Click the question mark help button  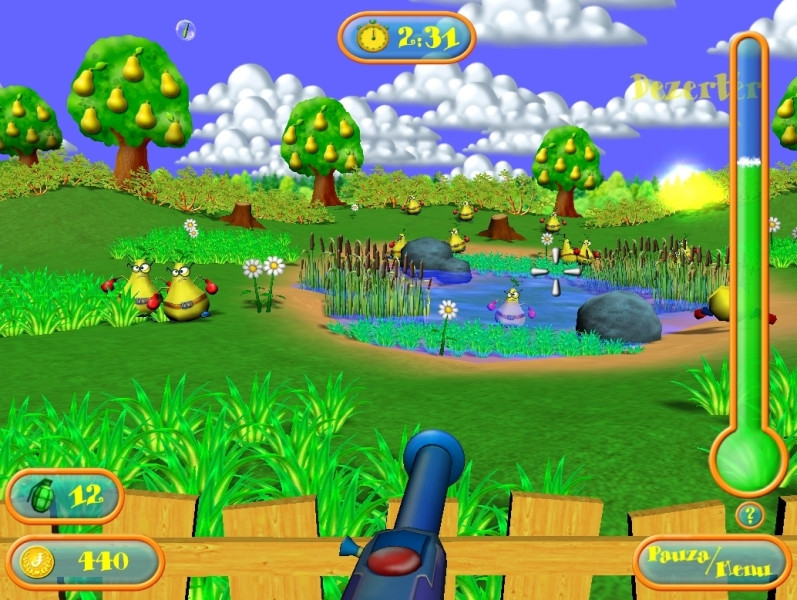(749, 515)
